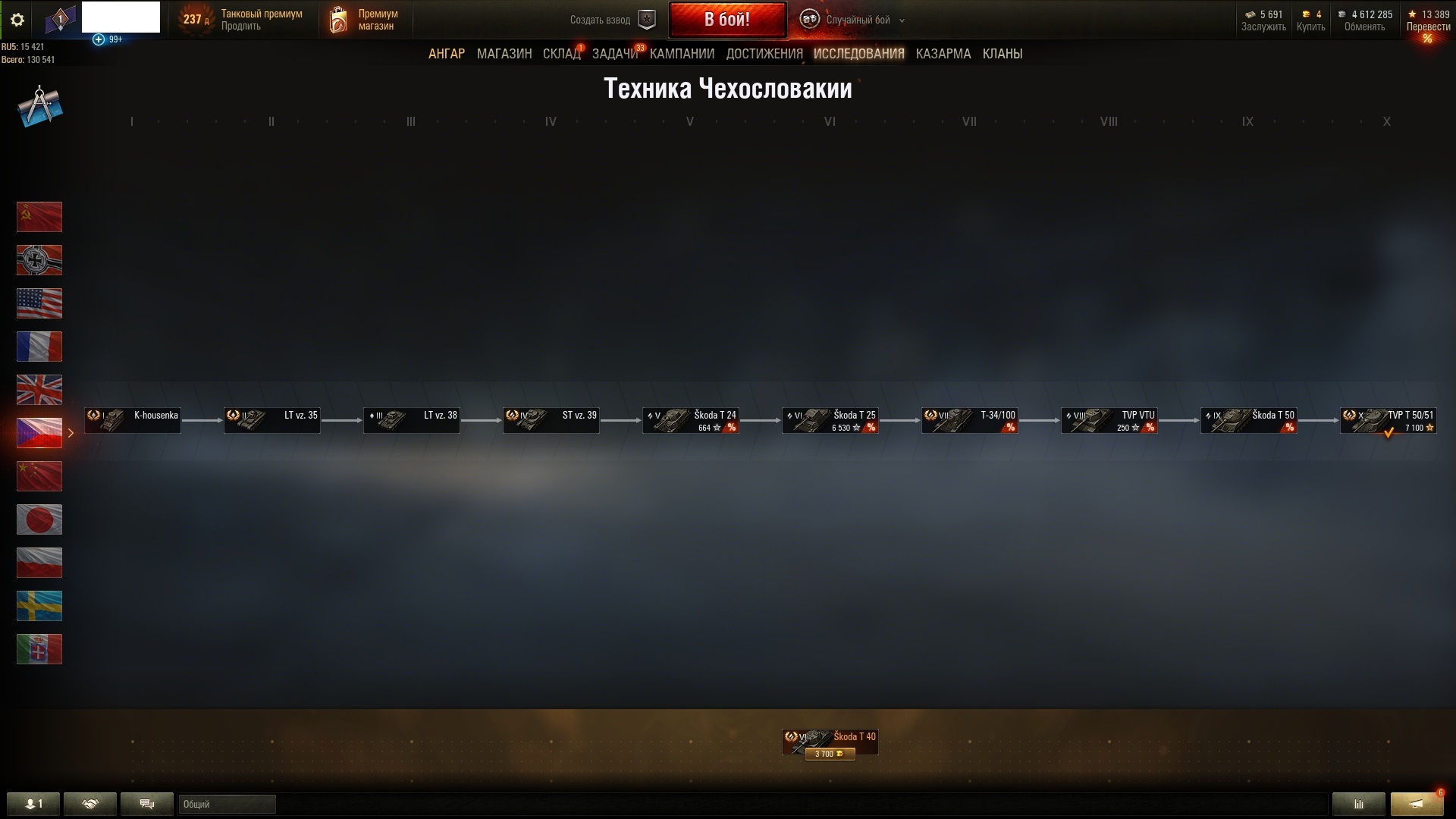Open chat via the speech bubbles icon
This screenshot has width=1456, height=819.
[x=146, y=804]
